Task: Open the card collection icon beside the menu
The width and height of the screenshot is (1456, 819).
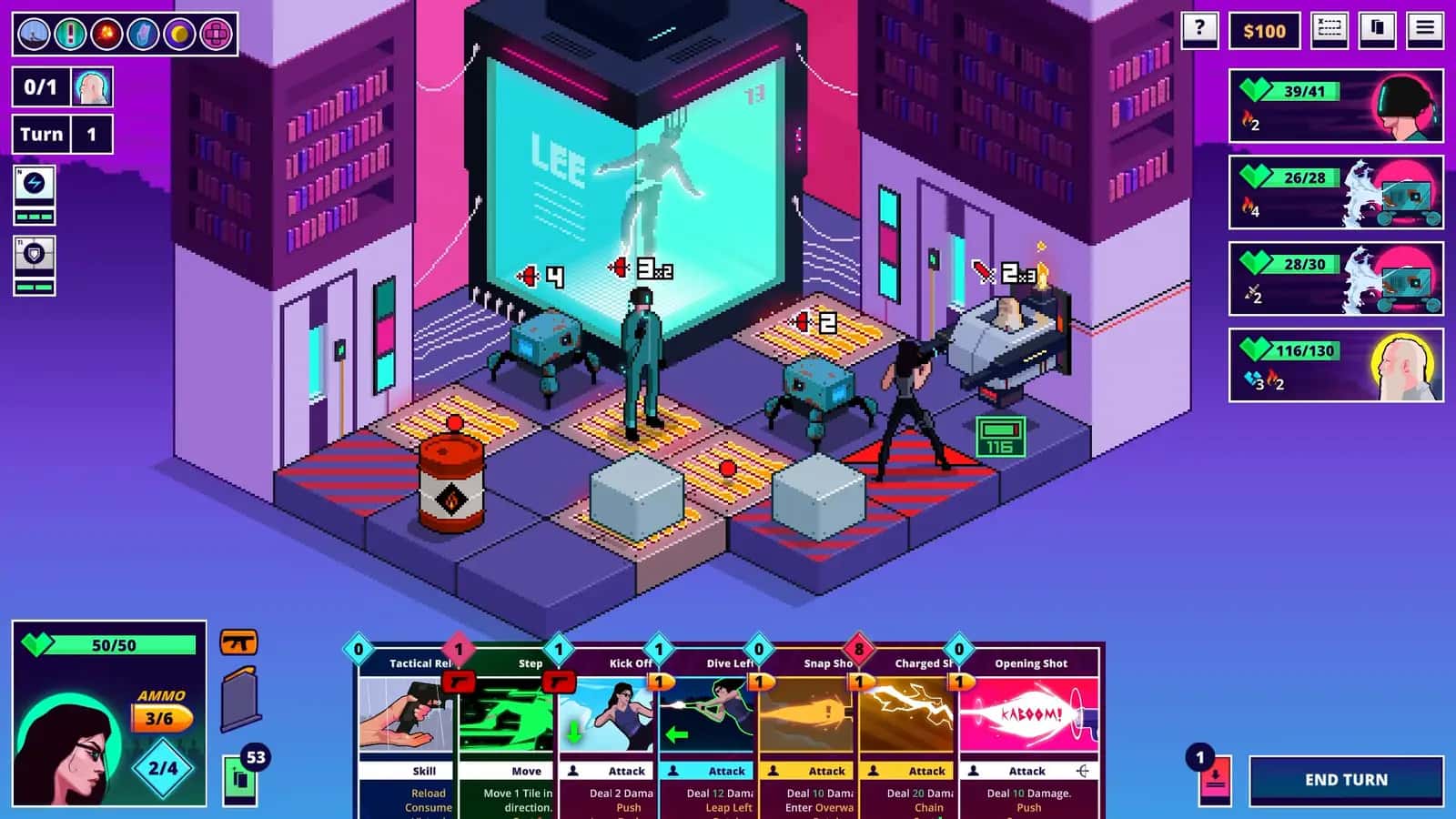Action: (x=1377, y=29)
